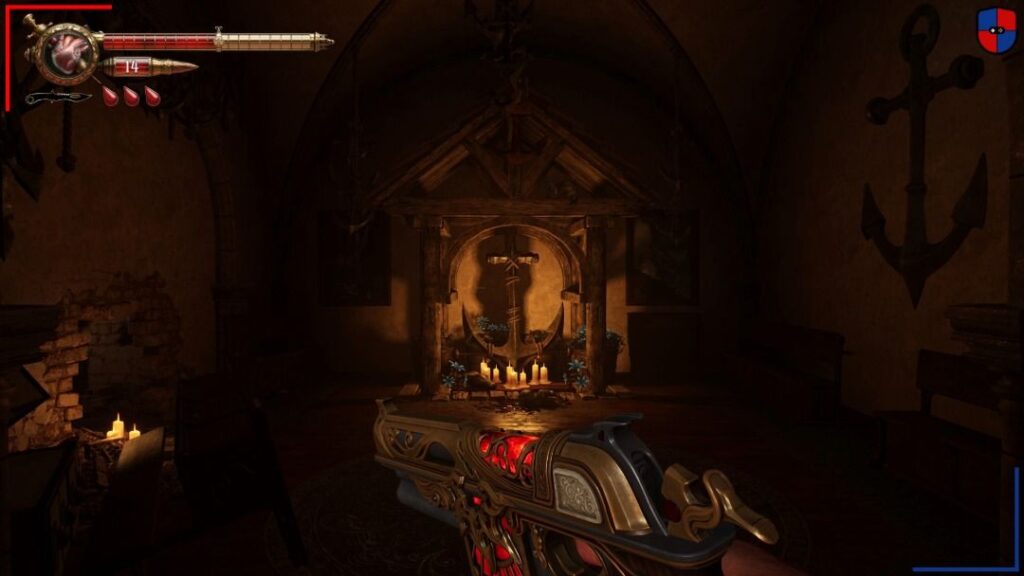
Task: Select the dagger weapon icon
Action: (x=57, y=97)
